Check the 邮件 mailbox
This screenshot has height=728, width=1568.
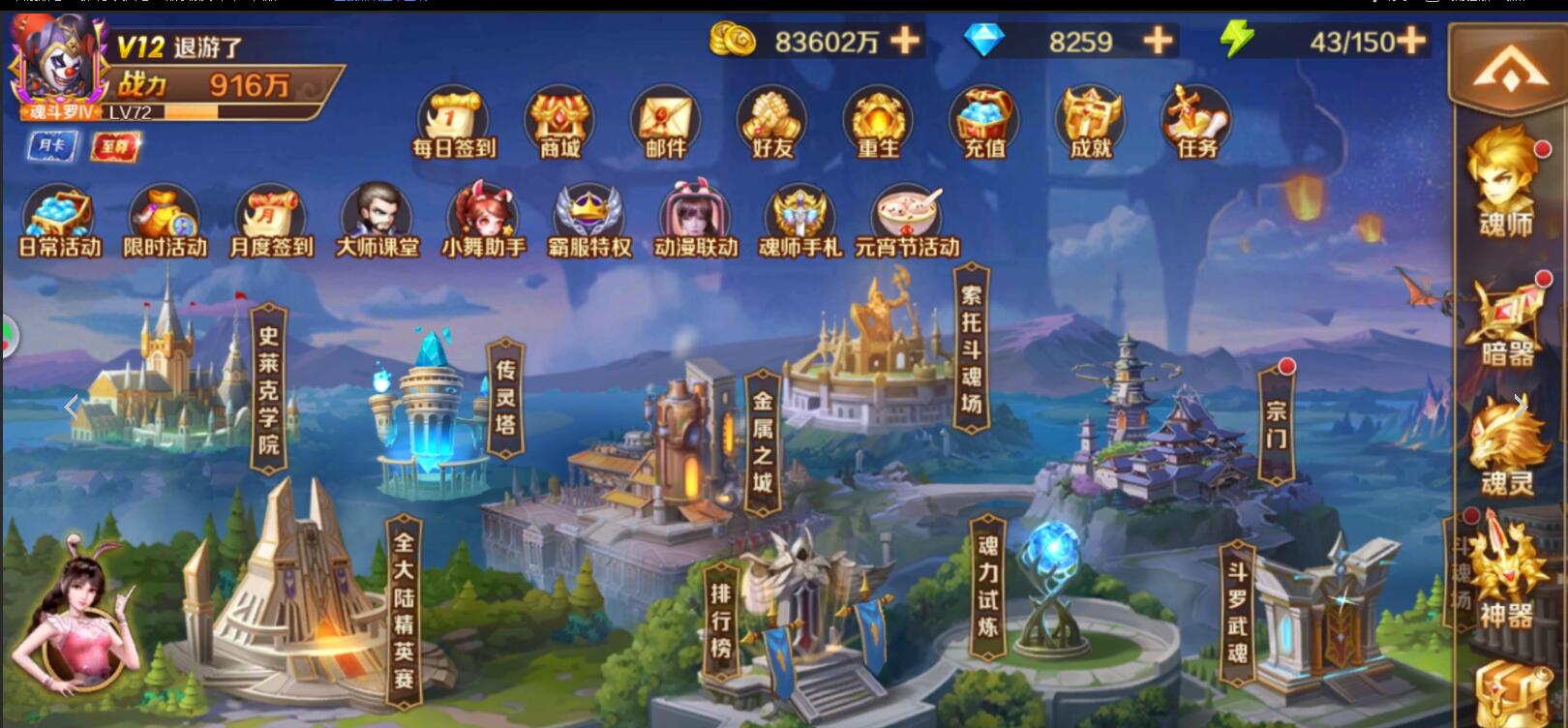(x=665, y=124)
